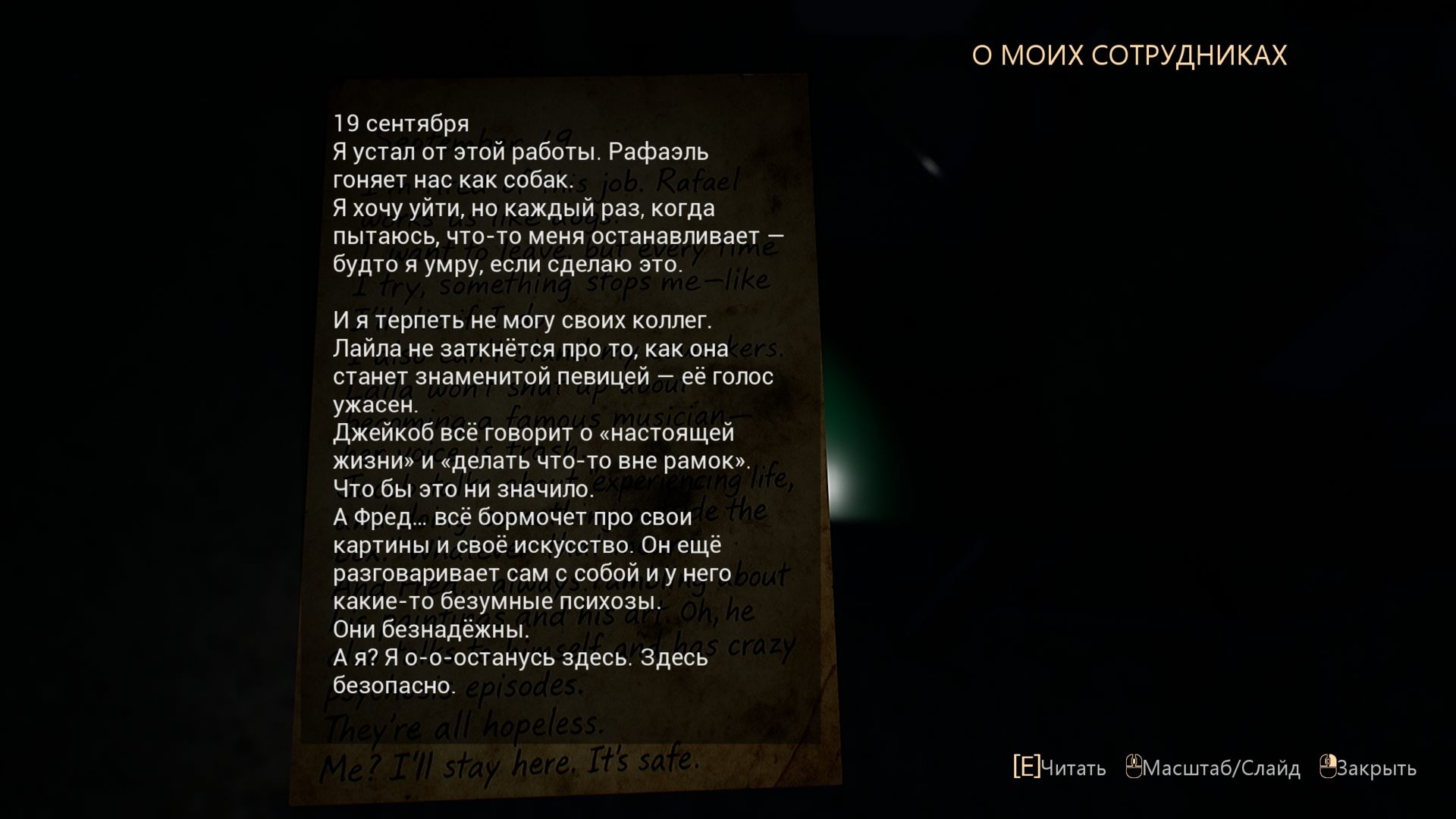This screenshot has width=1456, height=819.
Task: Click the bracketed E keybind indicator
Action: (x=1026, y=766)
